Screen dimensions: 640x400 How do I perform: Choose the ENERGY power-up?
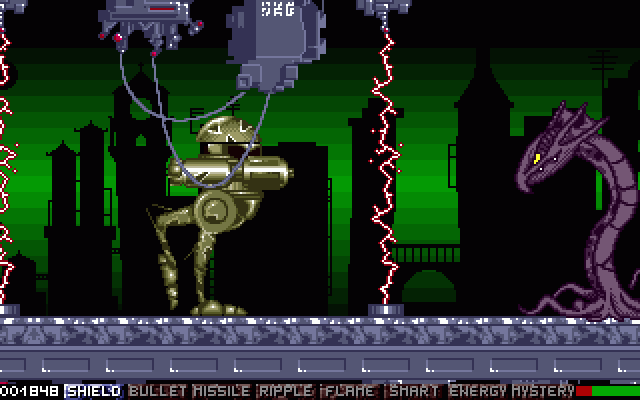479,390
